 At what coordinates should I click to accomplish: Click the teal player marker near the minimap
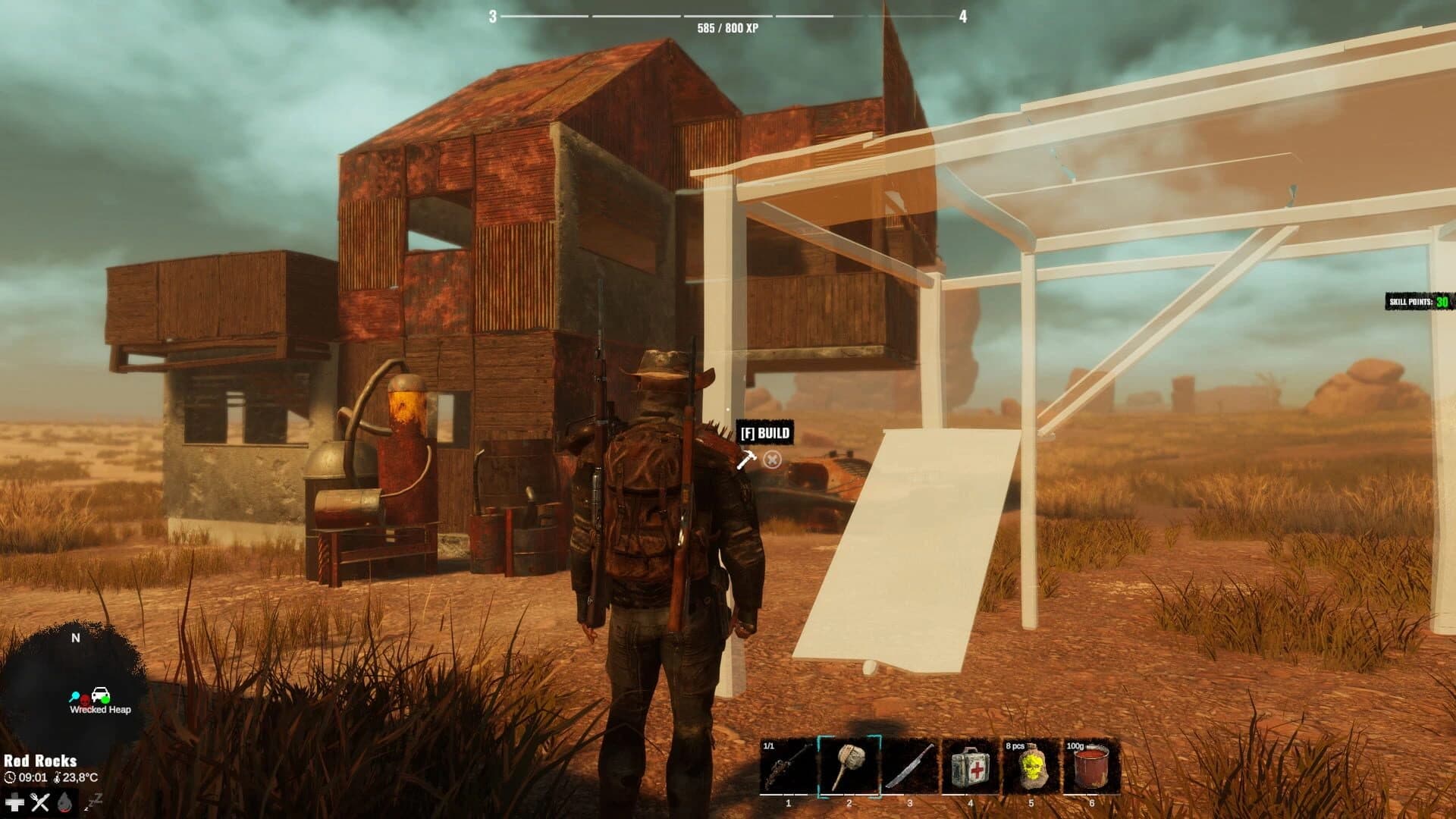point(74,695)
